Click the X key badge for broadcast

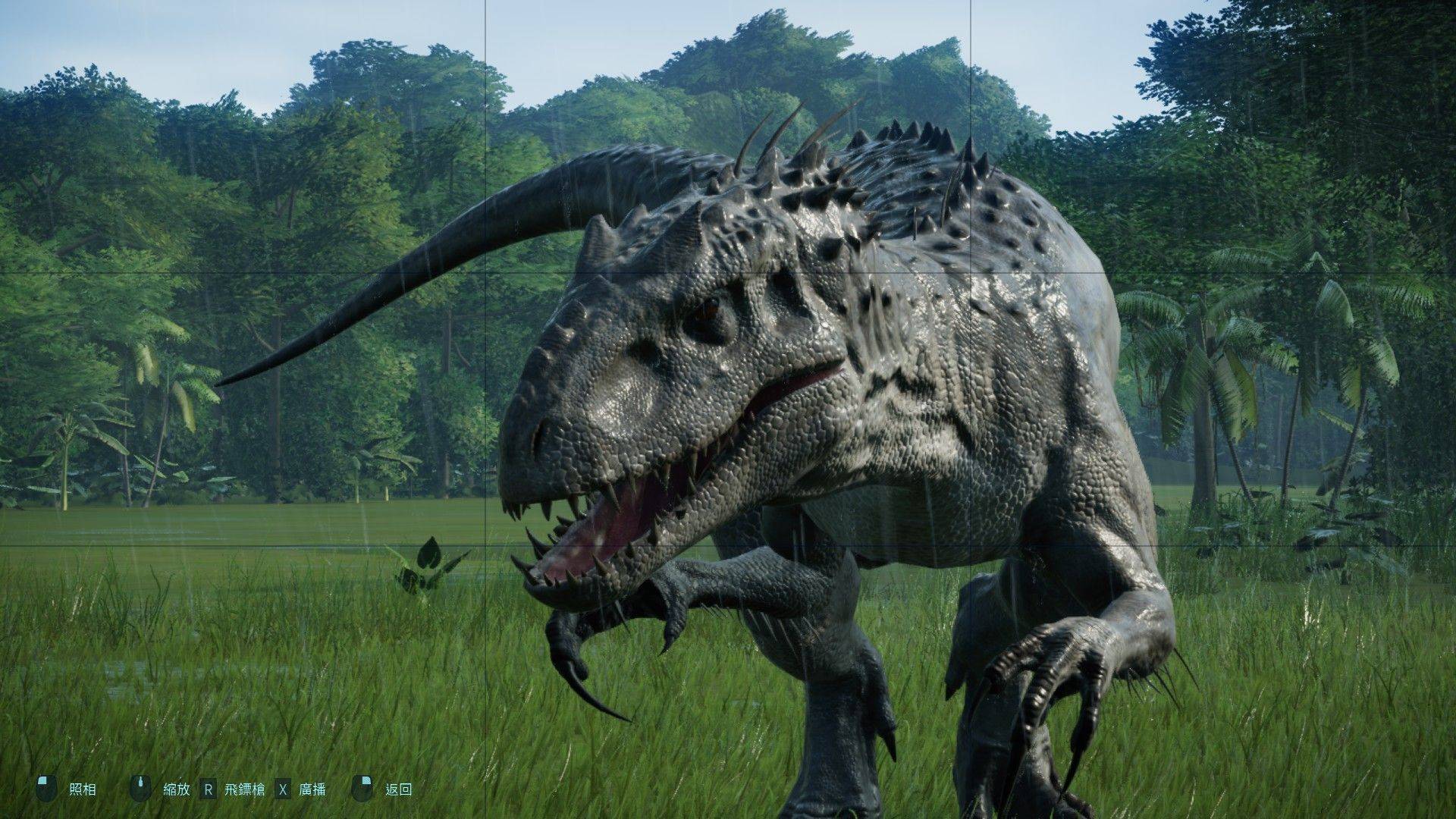[282, 789]
